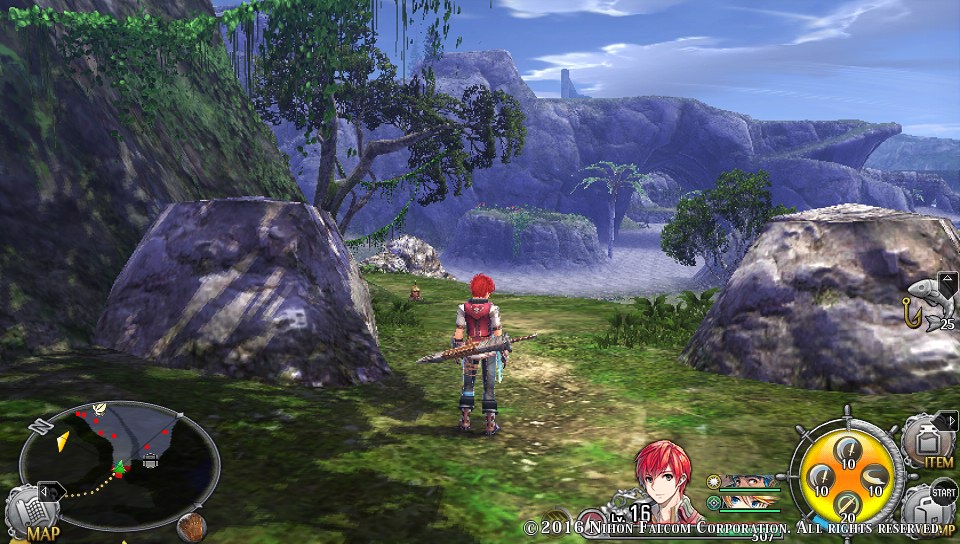Tap the glove icon beside minimap
960x544 pixels.
coord(191,526)
